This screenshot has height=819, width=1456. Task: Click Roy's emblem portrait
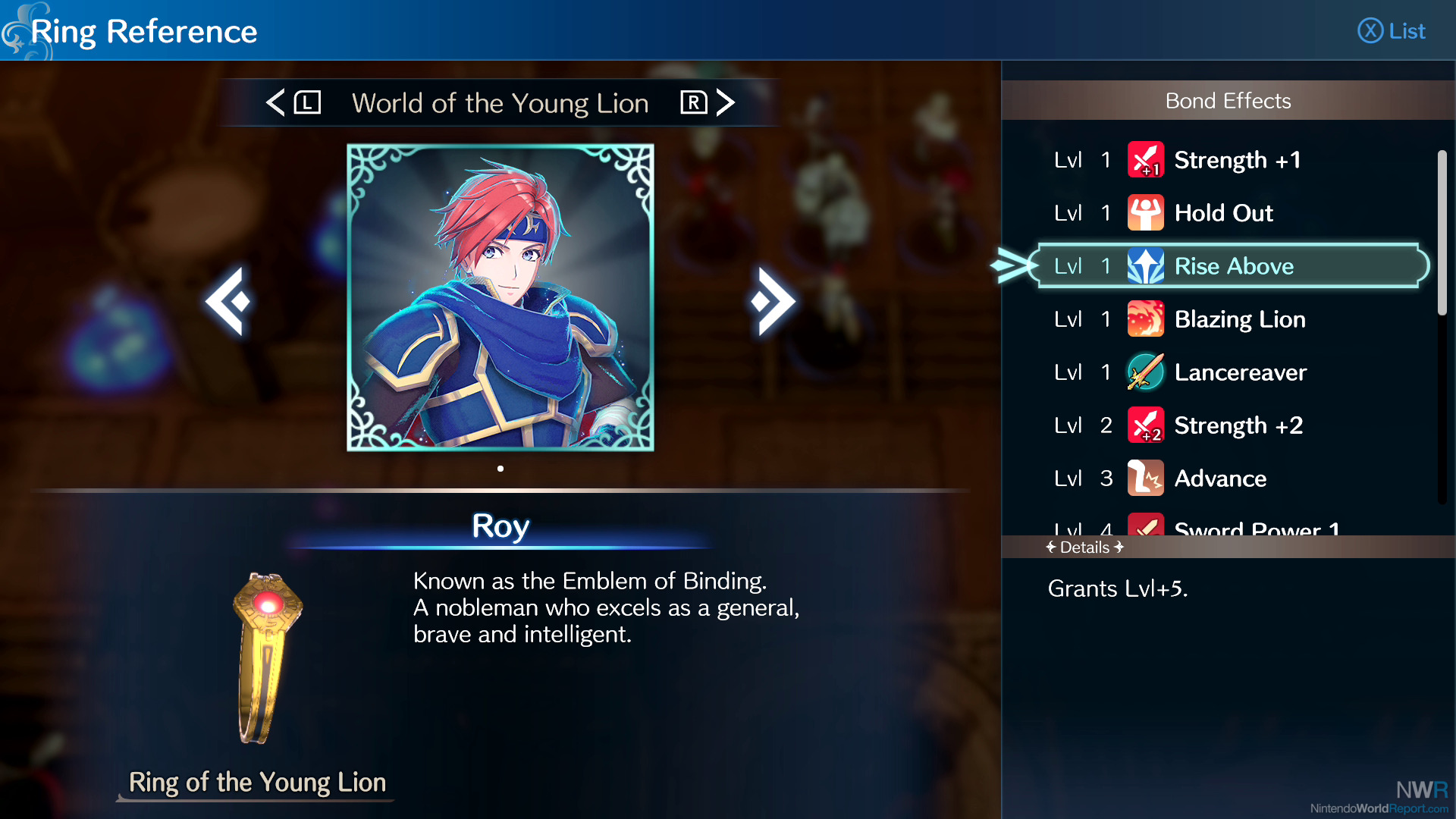click(500, 297)
